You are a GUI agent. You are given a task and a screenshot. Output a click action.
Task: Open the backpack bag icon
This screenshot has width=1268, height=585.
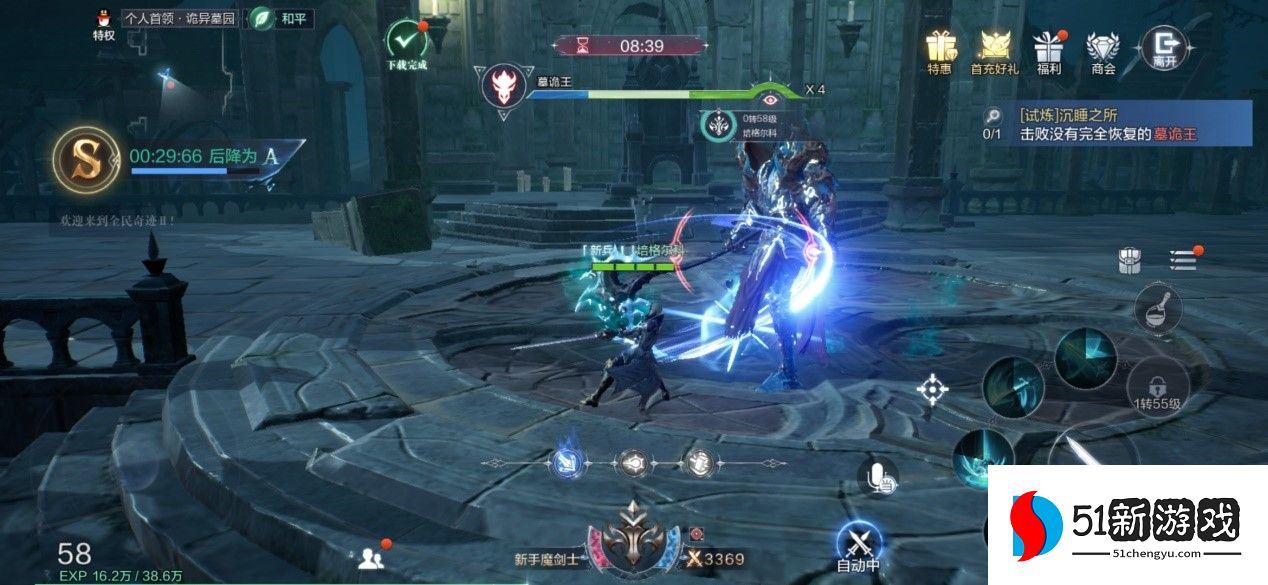tap(1130, 260)
